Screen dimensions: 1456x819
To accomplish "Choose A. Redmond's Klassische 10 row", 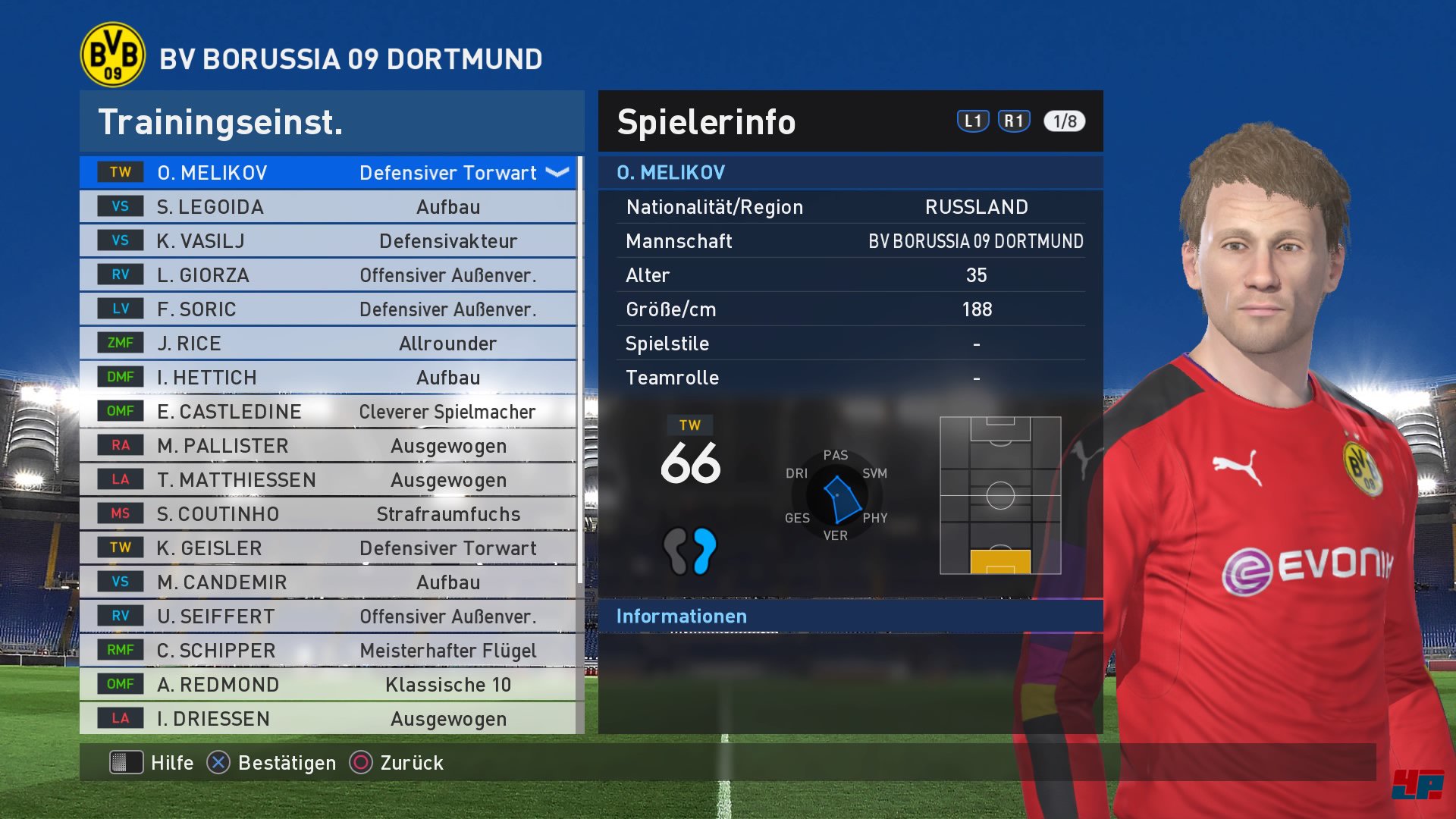I will (x=326, y=685).
